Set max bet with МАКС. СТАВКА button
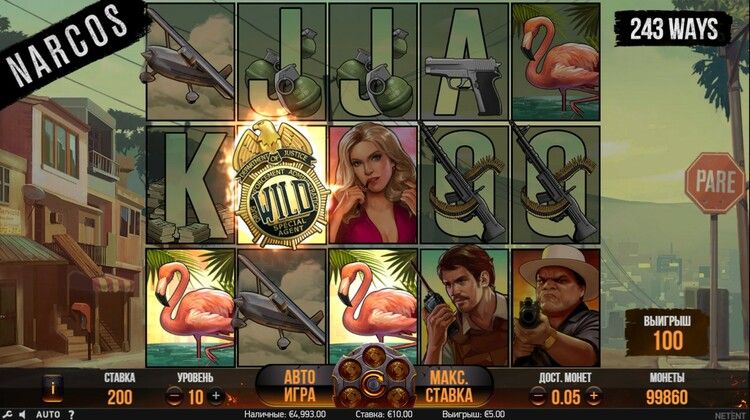 [450, 385]
